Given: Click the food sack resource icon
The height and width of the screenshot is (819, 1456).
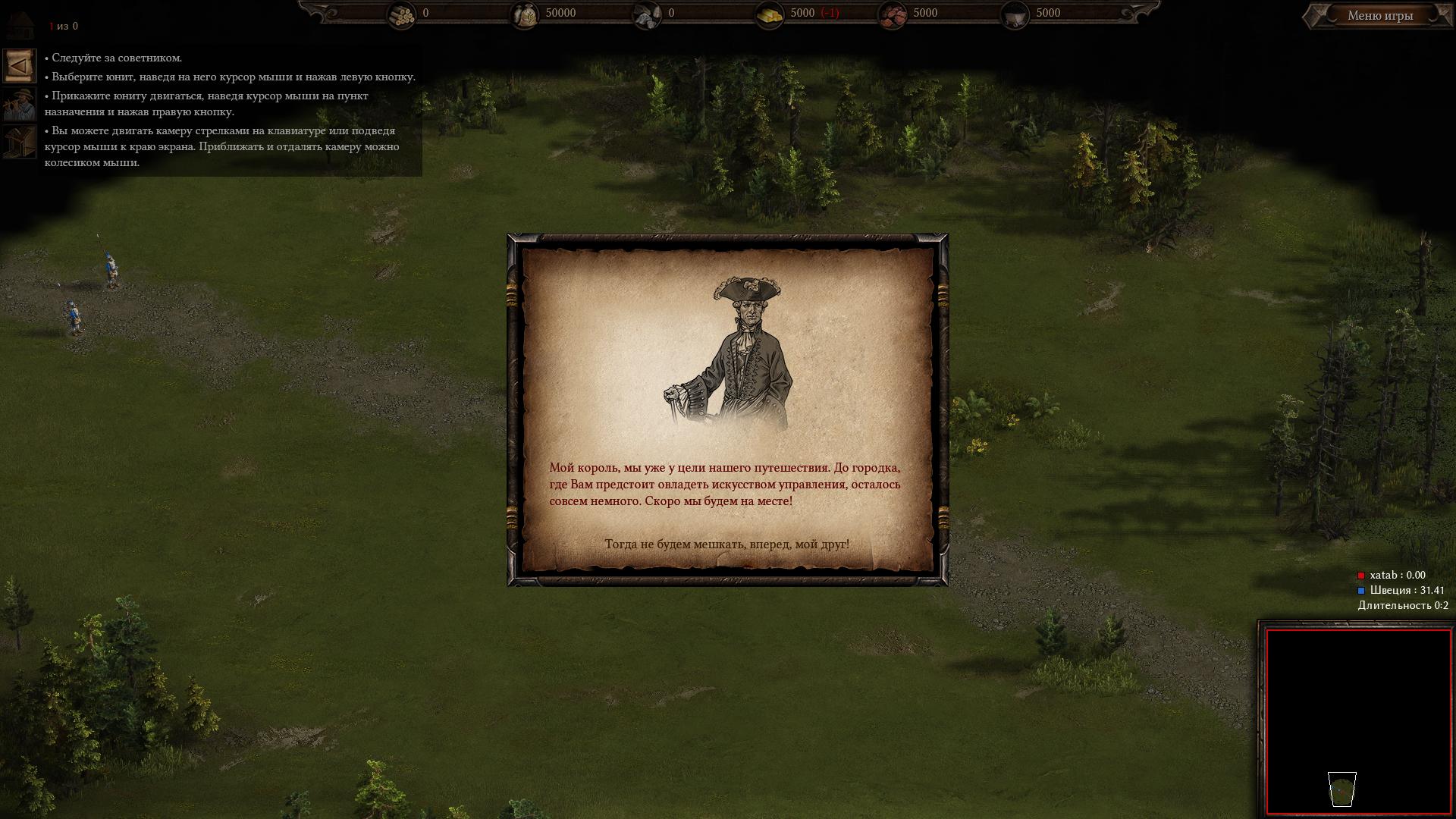Looking at the screenshot, I should point(524,14).
